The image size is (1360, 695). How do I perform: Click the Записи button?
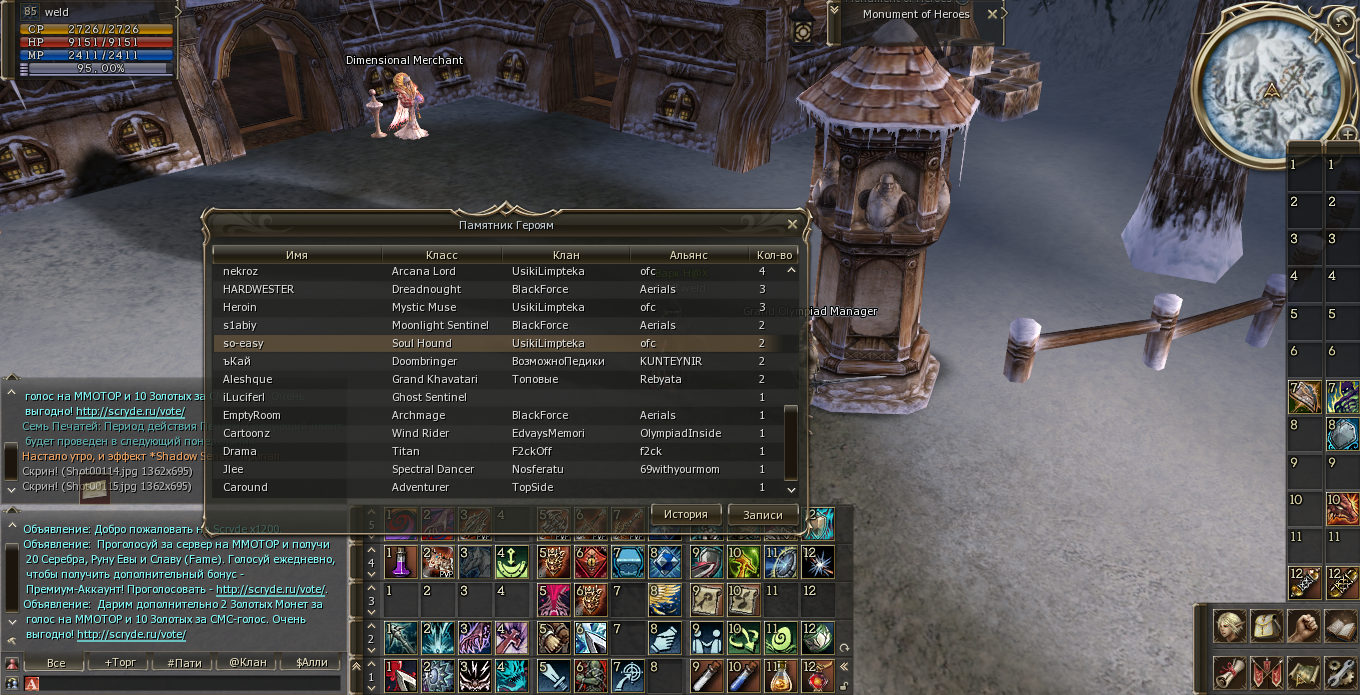(762, 514)
